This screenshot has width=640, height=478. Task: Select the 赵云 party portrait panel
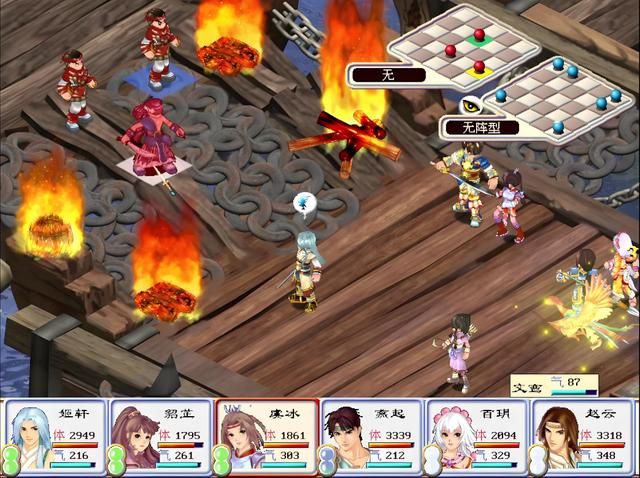pyautogui.click(x=584, y=436)
